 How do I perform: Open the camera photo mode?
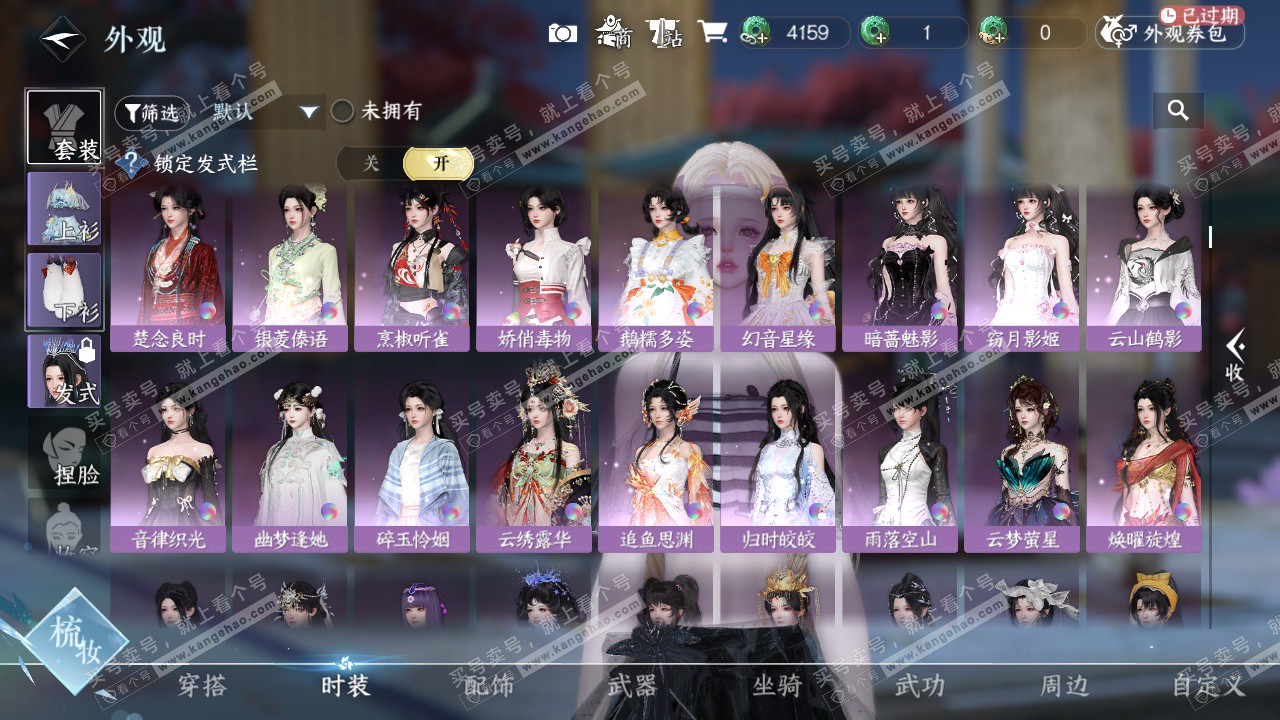pyautogui.click(x=563, y=33)
